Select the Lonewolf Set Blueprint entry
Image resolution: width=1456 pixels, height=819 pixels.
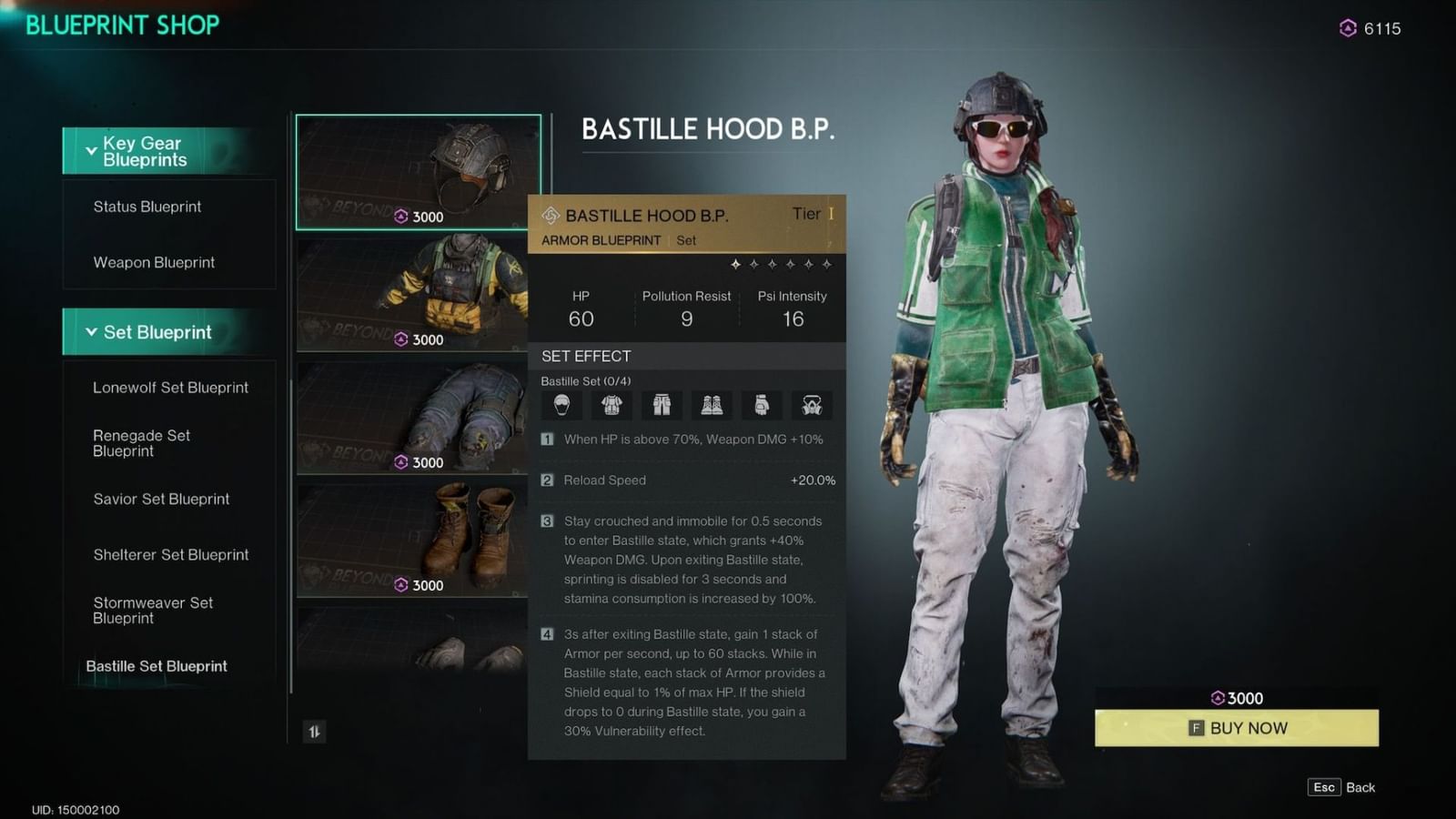coord(170,388)
